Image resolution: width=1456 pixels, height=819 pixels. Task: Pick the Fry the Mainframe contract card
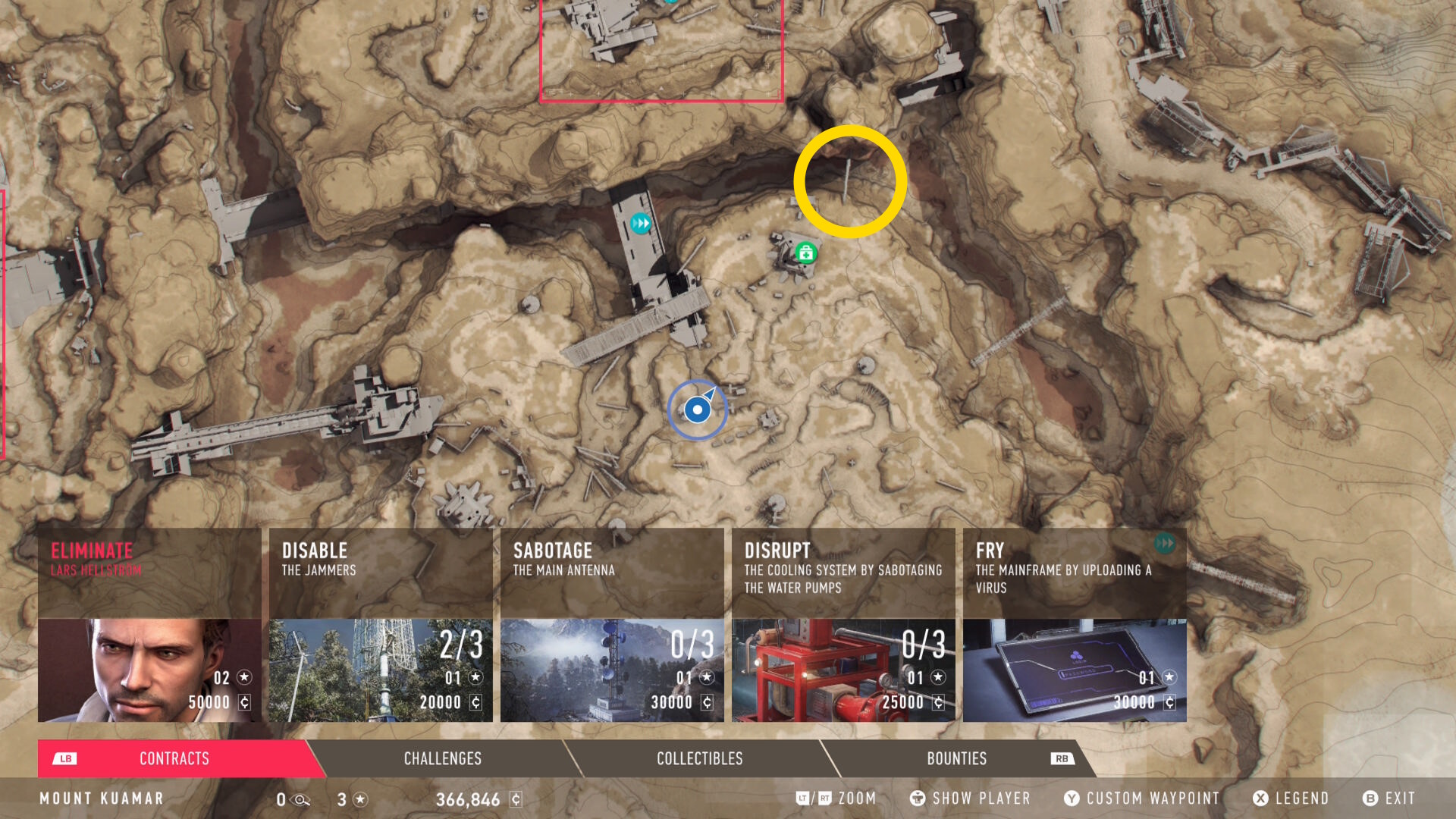[1075, 625]
